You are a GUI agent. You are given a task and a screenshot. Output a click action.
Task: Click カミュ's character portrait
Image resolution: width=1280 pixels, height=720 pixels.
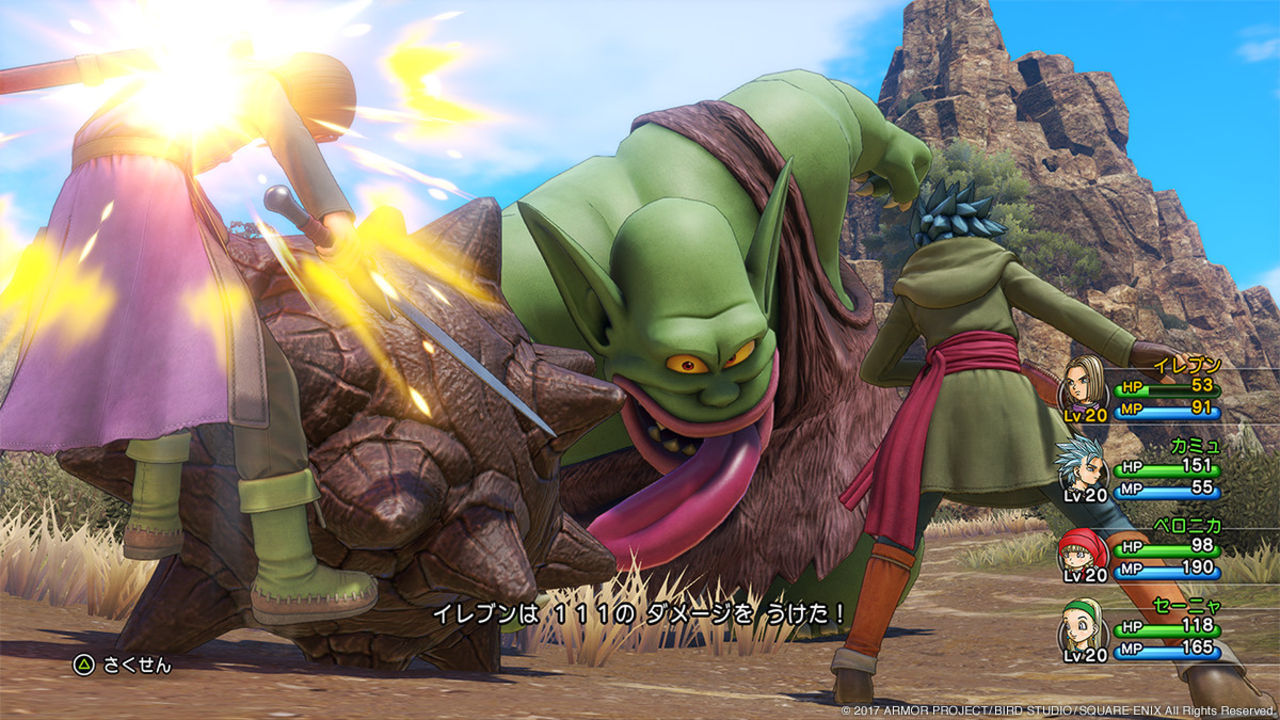[x=1078, y=470]
